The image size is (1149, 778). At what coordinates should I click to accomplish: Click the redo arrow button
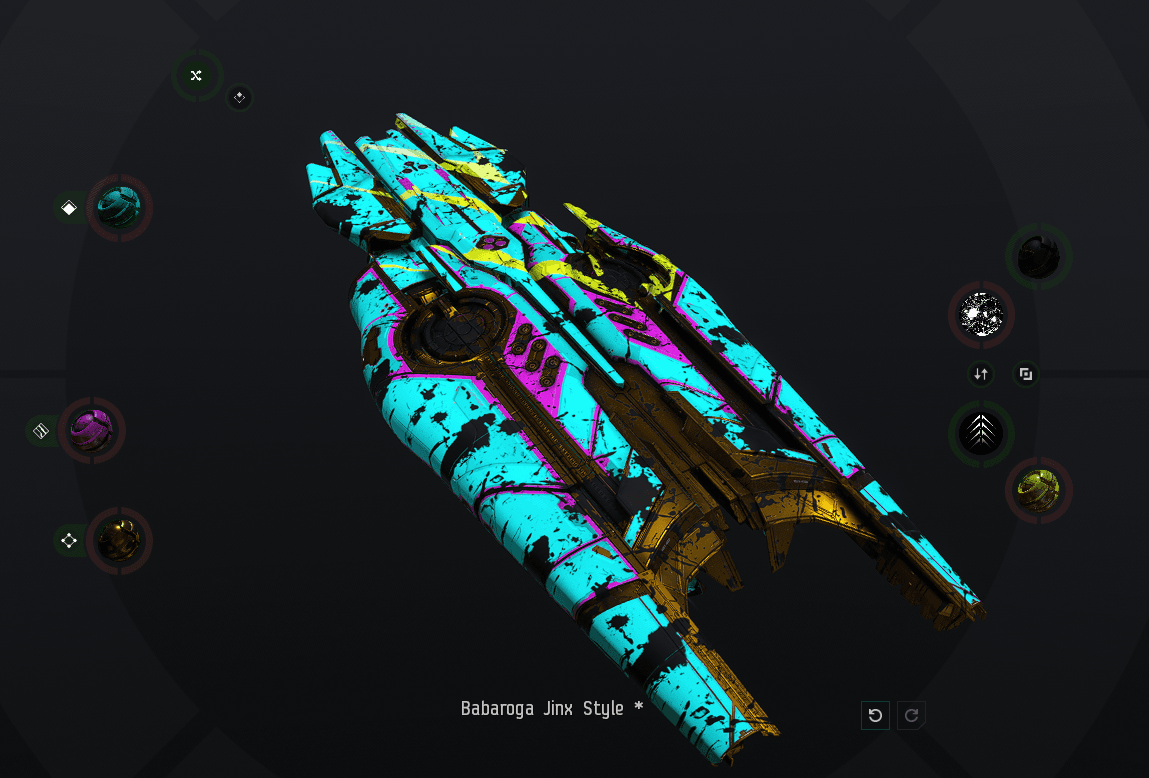911,715
